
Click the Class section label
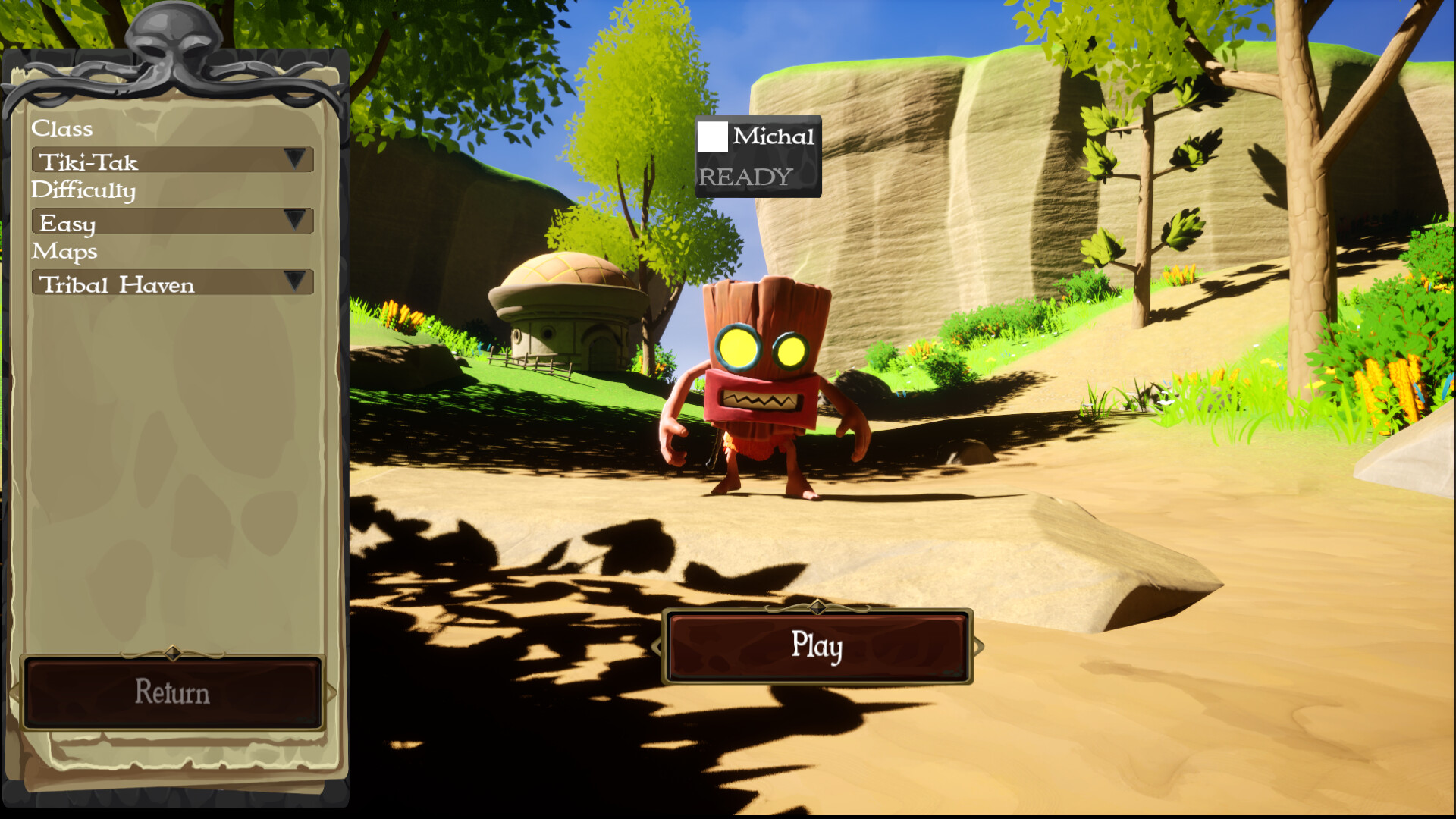[x=62, y=129]
